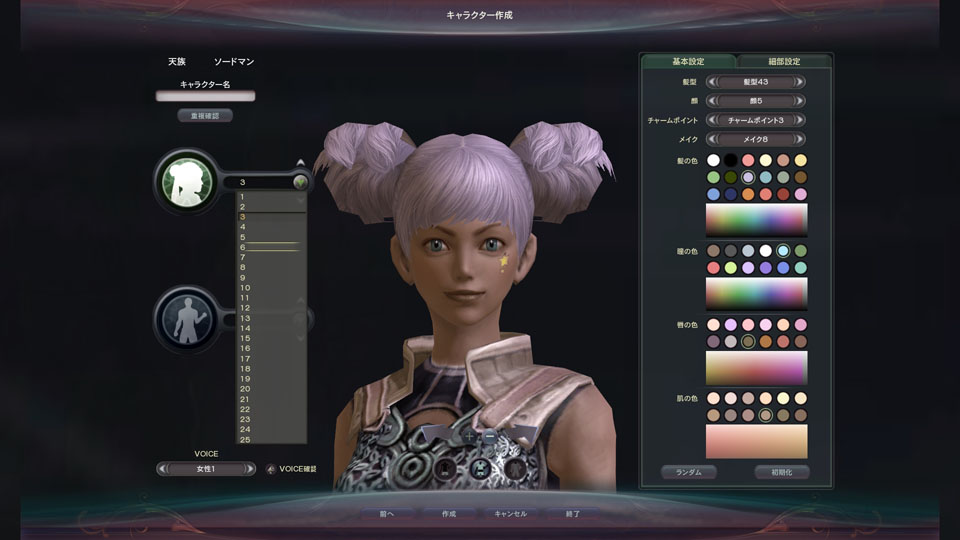Screen dimensions: 960x540
Task: Pick the black hair color swatch
Action: pyautogui.click(x=731, y=160)
